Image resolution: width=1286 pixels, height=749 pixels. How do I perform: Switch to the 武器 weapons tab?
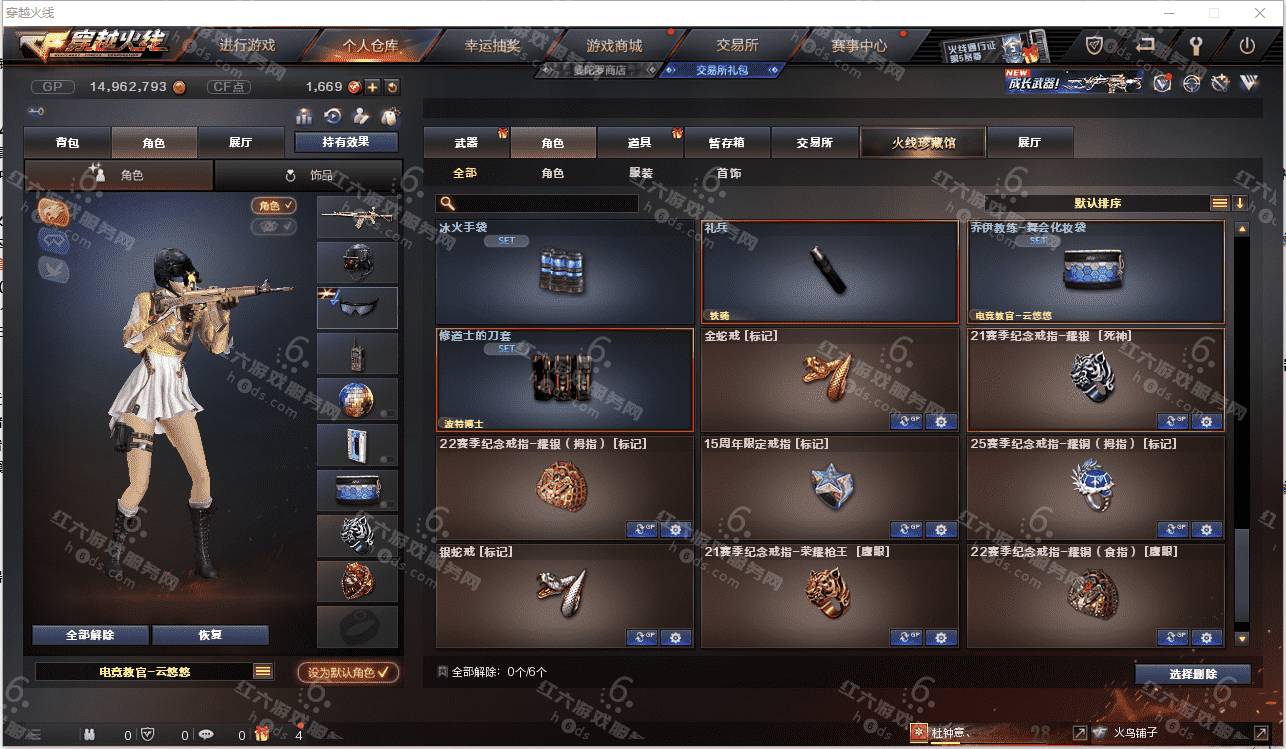tap(466, 143)
